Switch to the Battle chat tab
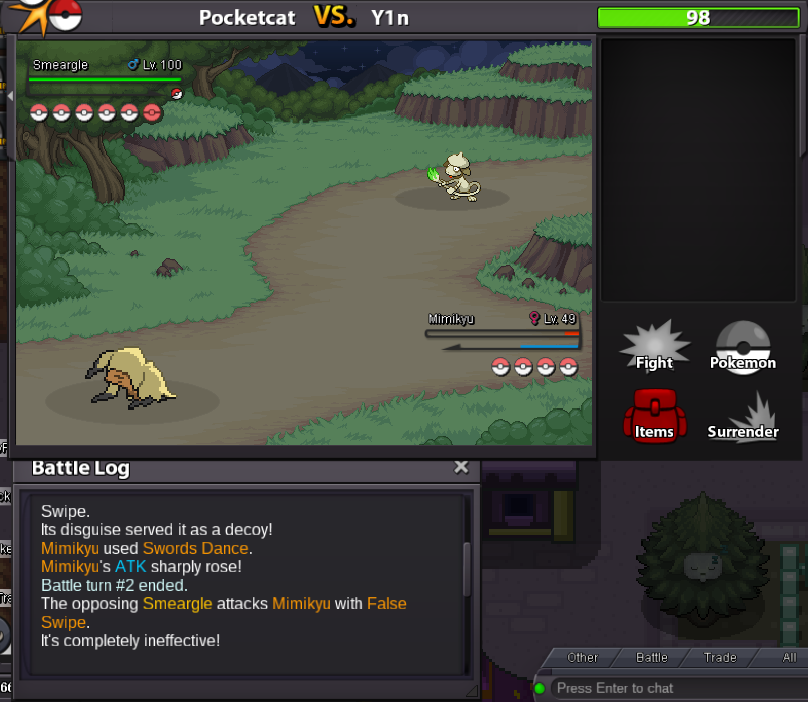 (652, 657)
